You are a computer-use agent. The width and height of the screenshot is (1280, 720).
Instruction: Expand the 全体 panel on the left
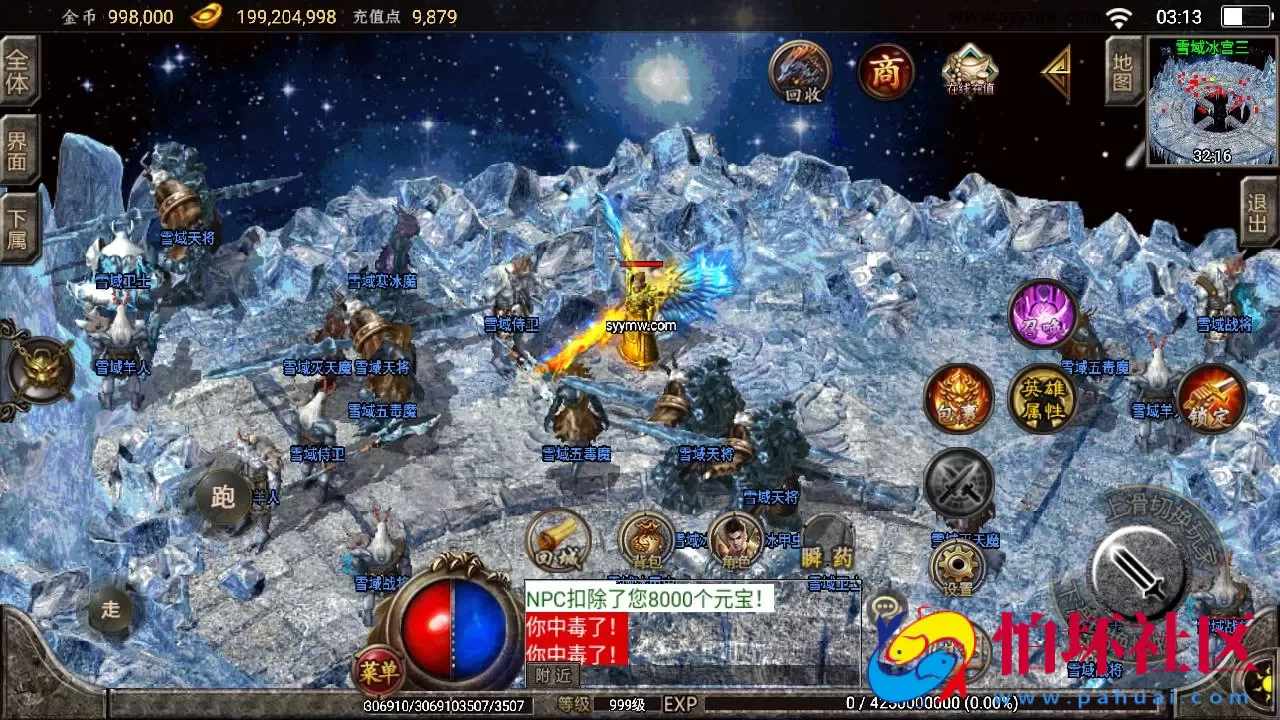pyautogui.click(x=20, y=72)
